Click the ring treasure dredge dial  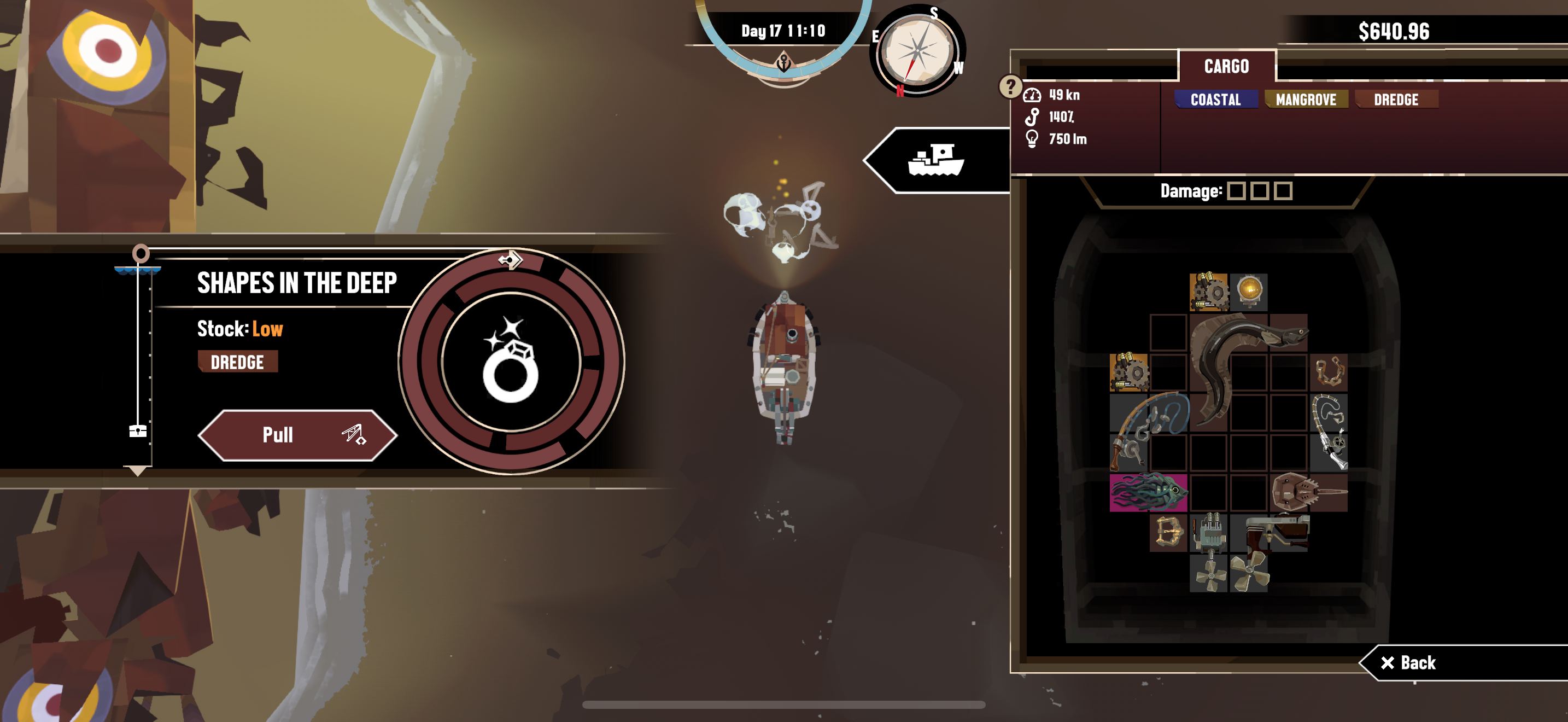[x=511, y=360]
